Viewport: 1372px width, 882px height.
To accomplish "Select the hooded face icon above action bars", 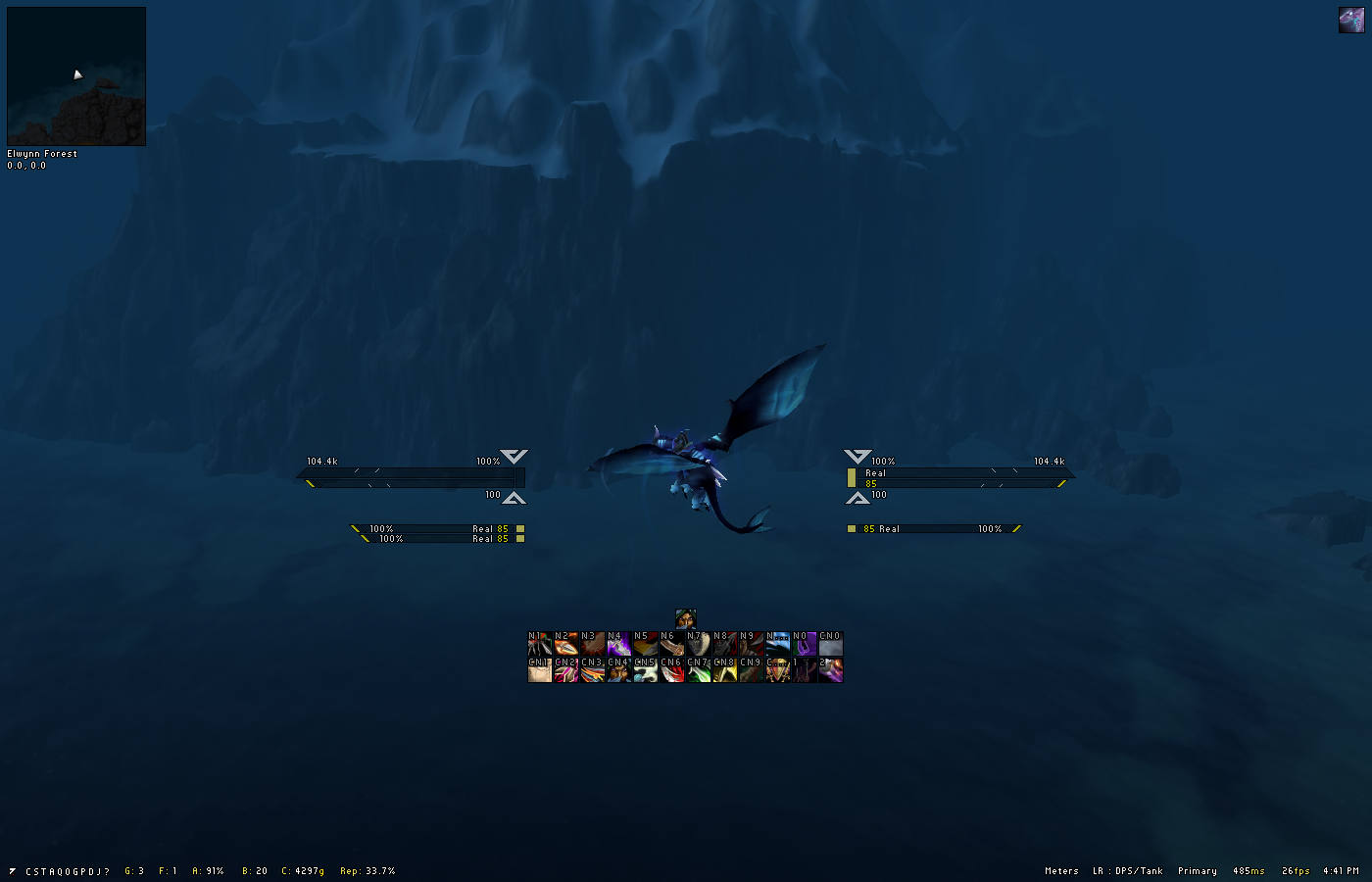I will [686, 619].
